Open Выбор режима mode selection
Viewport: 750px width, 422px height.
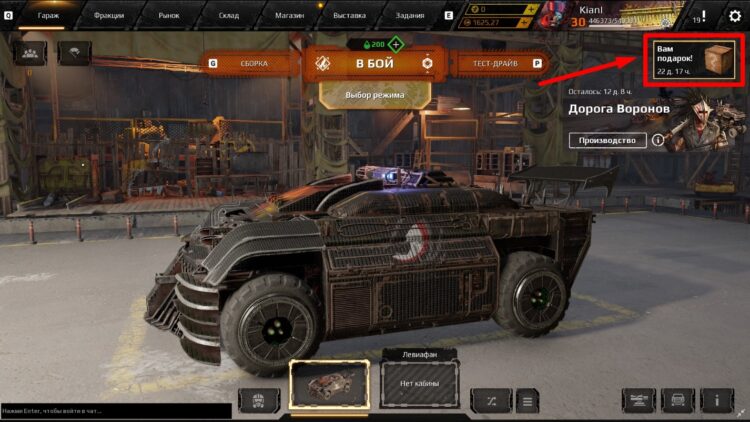(375, 95)
